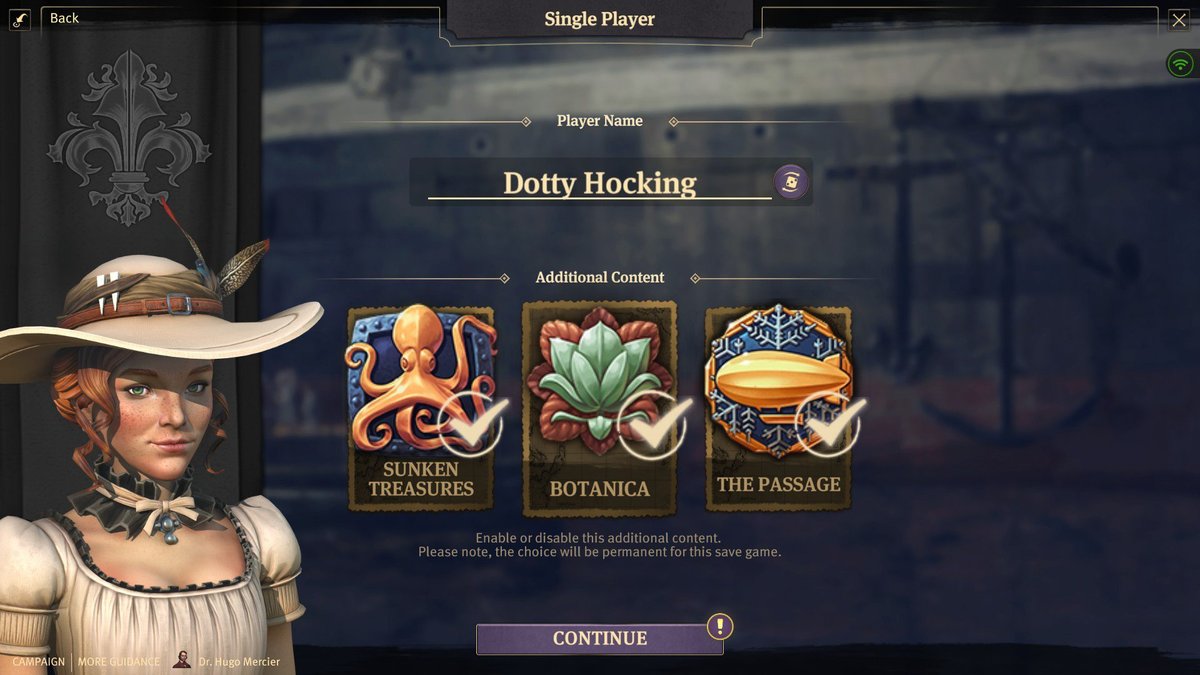Screen dimensions: 1200x675
Task: Show the exclamation warning beside Continue
Action: pos(720,627)
